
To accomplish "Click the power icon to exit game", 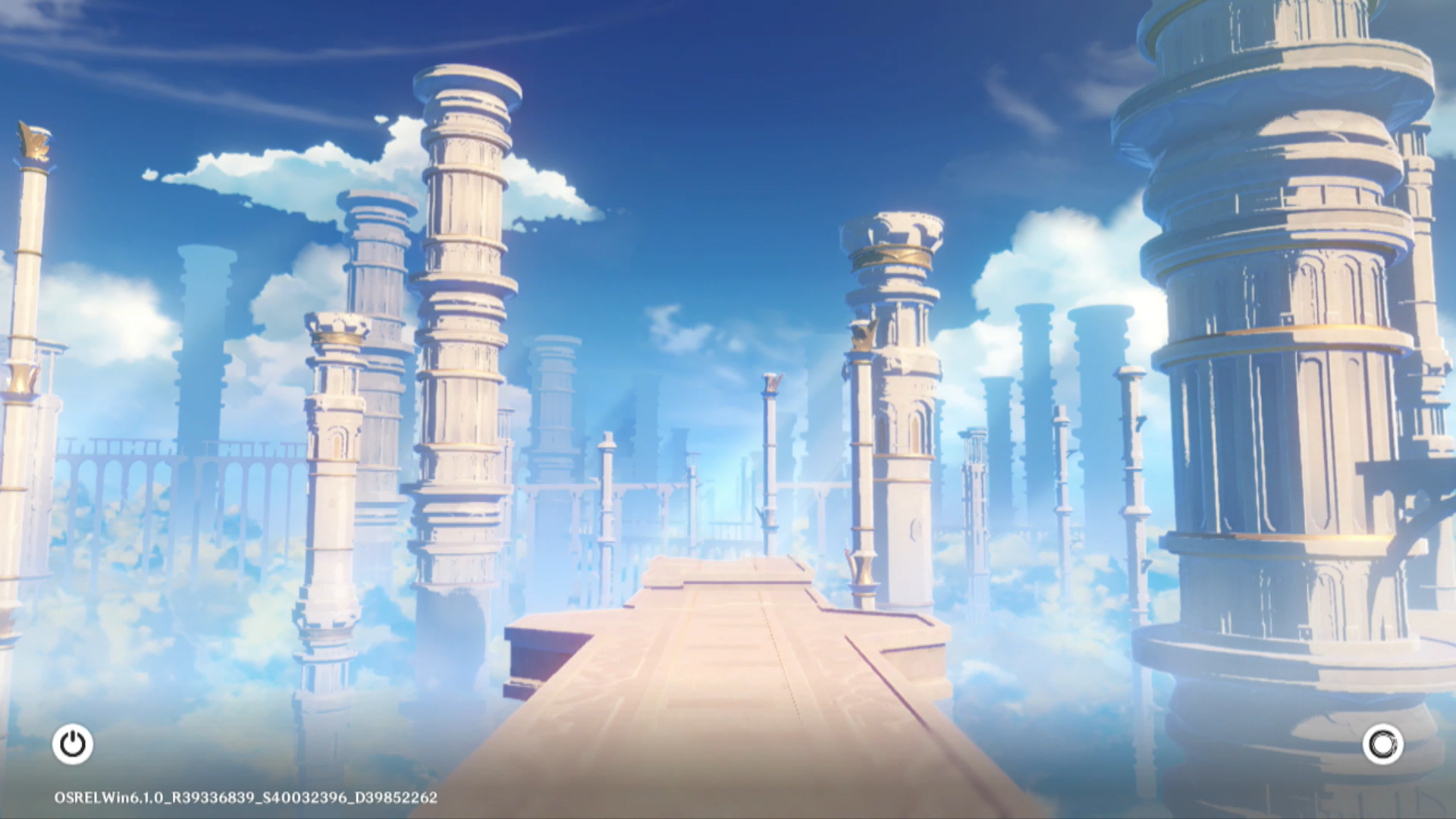I will pos(73,744).
